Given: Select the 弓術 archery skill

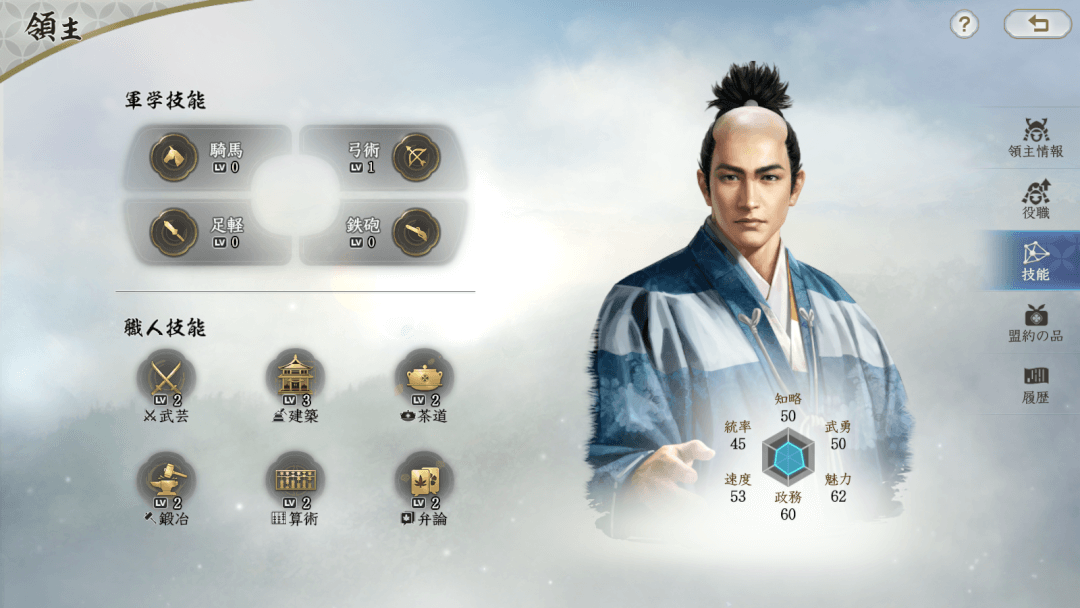Looking at the screenshot, I should point(384,157).
